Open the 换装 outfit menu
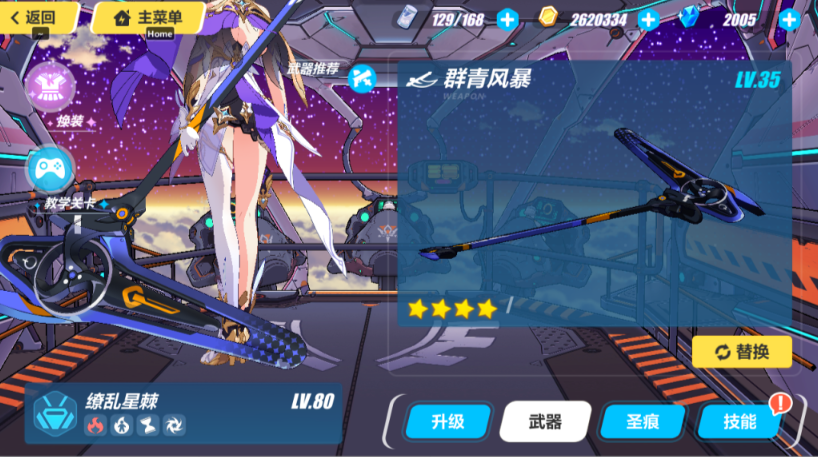The image size is (818, 457). point(48,90)
